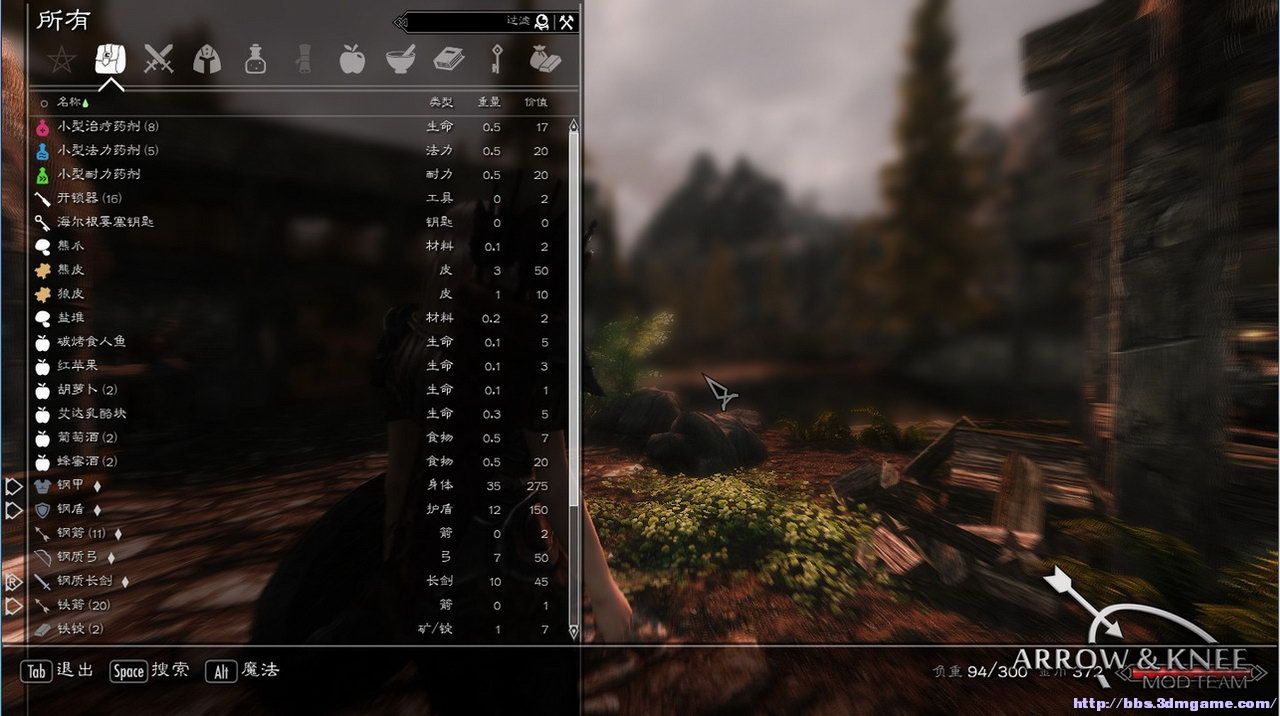The width and height of the screenshot is (1280, 716).
Task: Sort the list by 名称 column
Action: (x=68, y=102)
